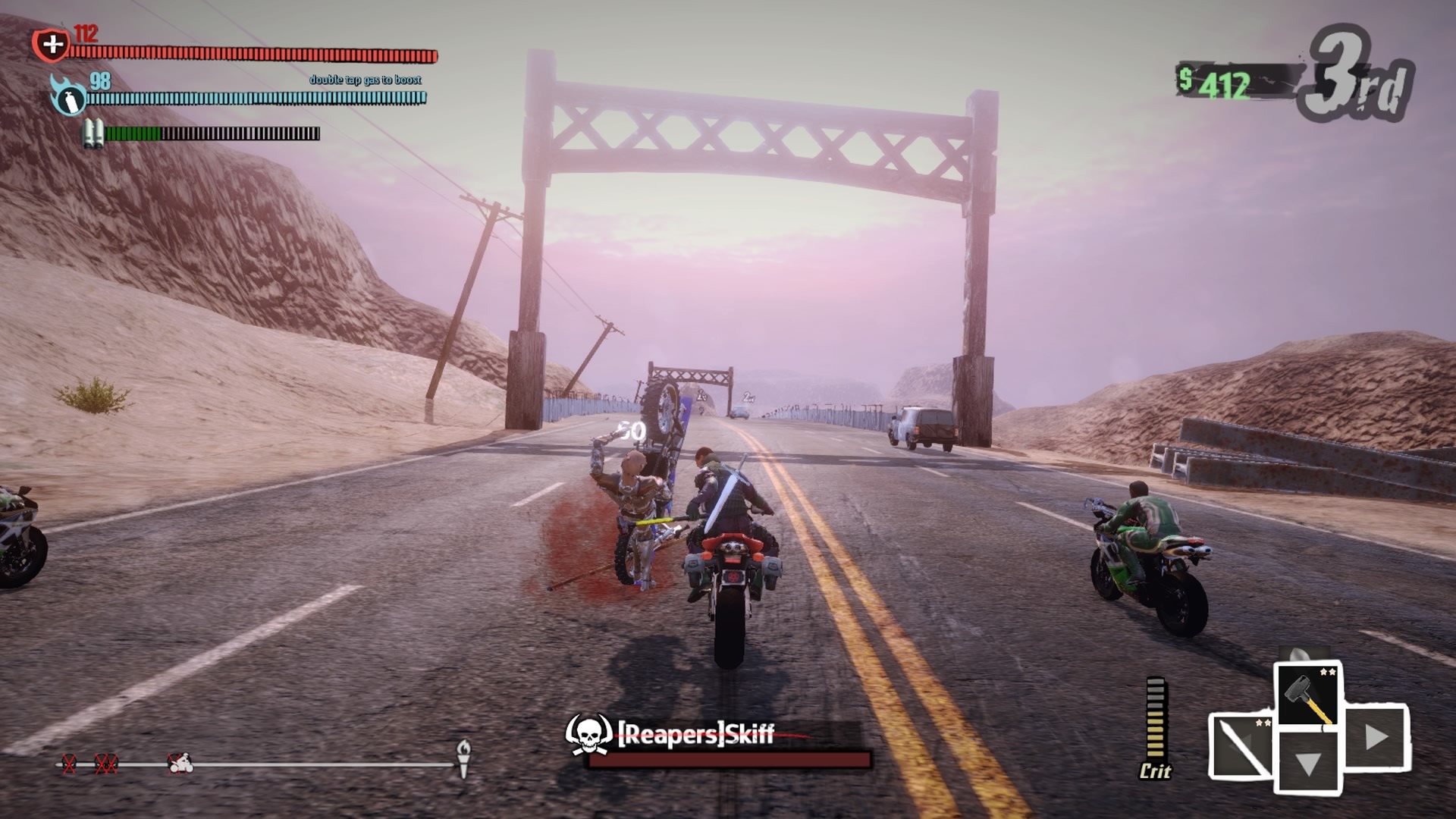Select the sword weapon slot
The height and width of the screenshot is (819, 1456).
pyautogui.click(x=1241, y=746)
